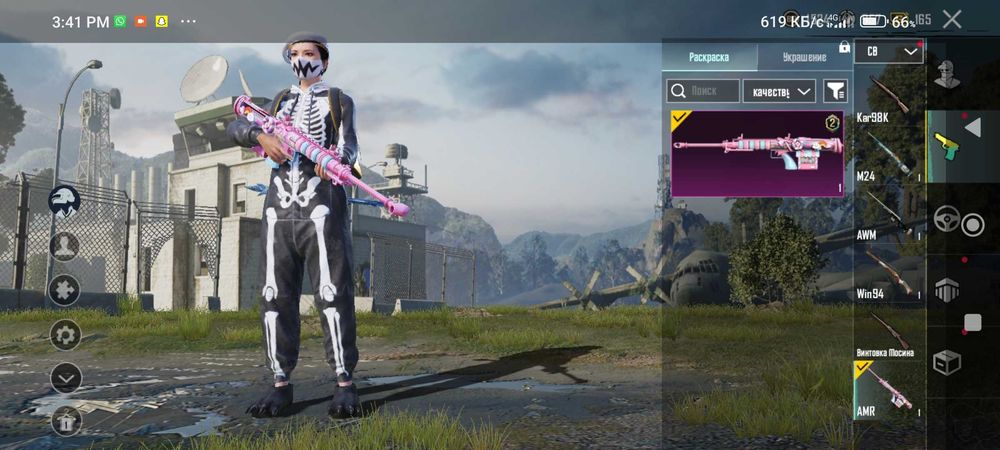
Task: Open the vehicle steering wheel category
Action: pos(946,219)
